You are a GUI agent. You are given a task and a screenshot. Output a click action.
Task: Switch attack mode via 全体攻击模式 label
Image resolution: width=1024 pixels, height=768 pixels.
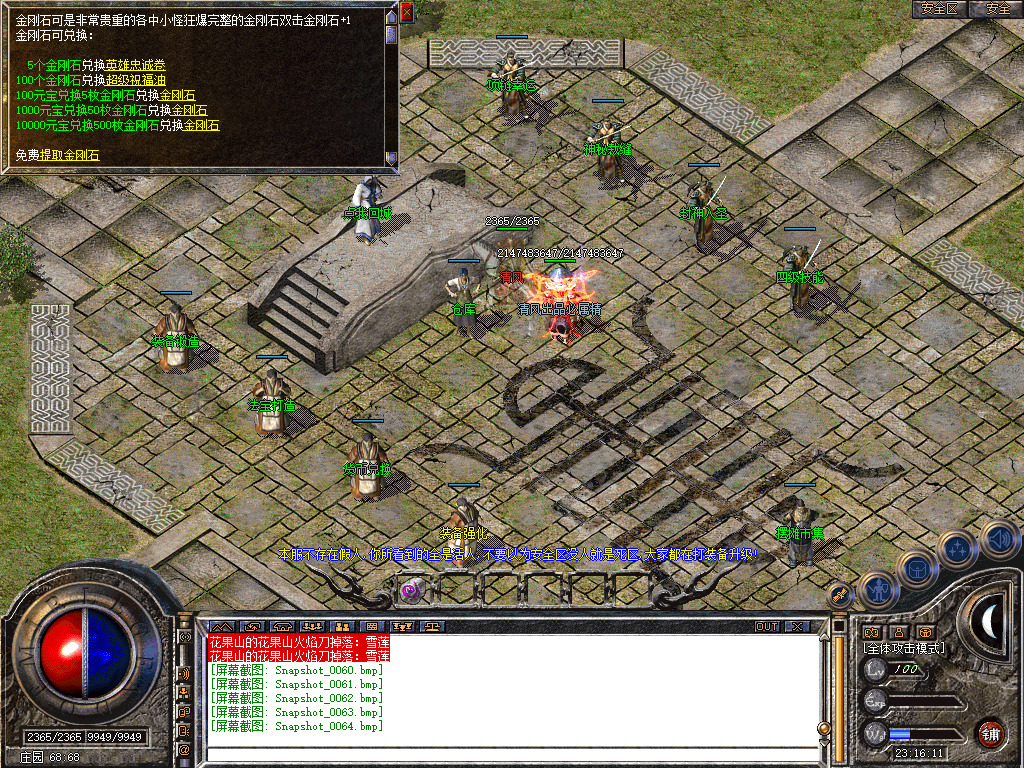click(x=904, y=648)
